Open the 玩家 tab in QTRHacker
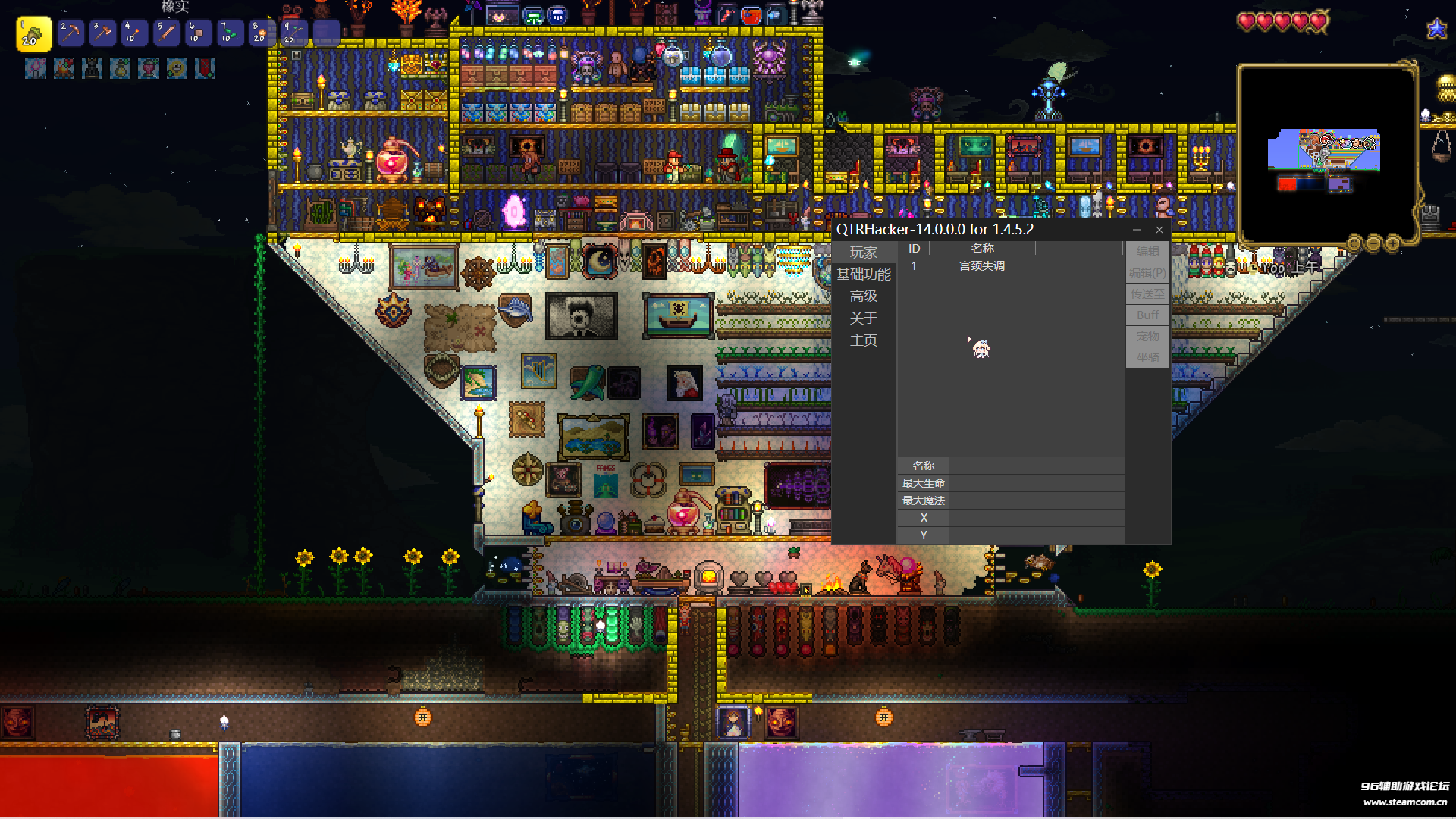This screenshot has width=1456, height=819. pyautogui.click(x=863, y=253)
